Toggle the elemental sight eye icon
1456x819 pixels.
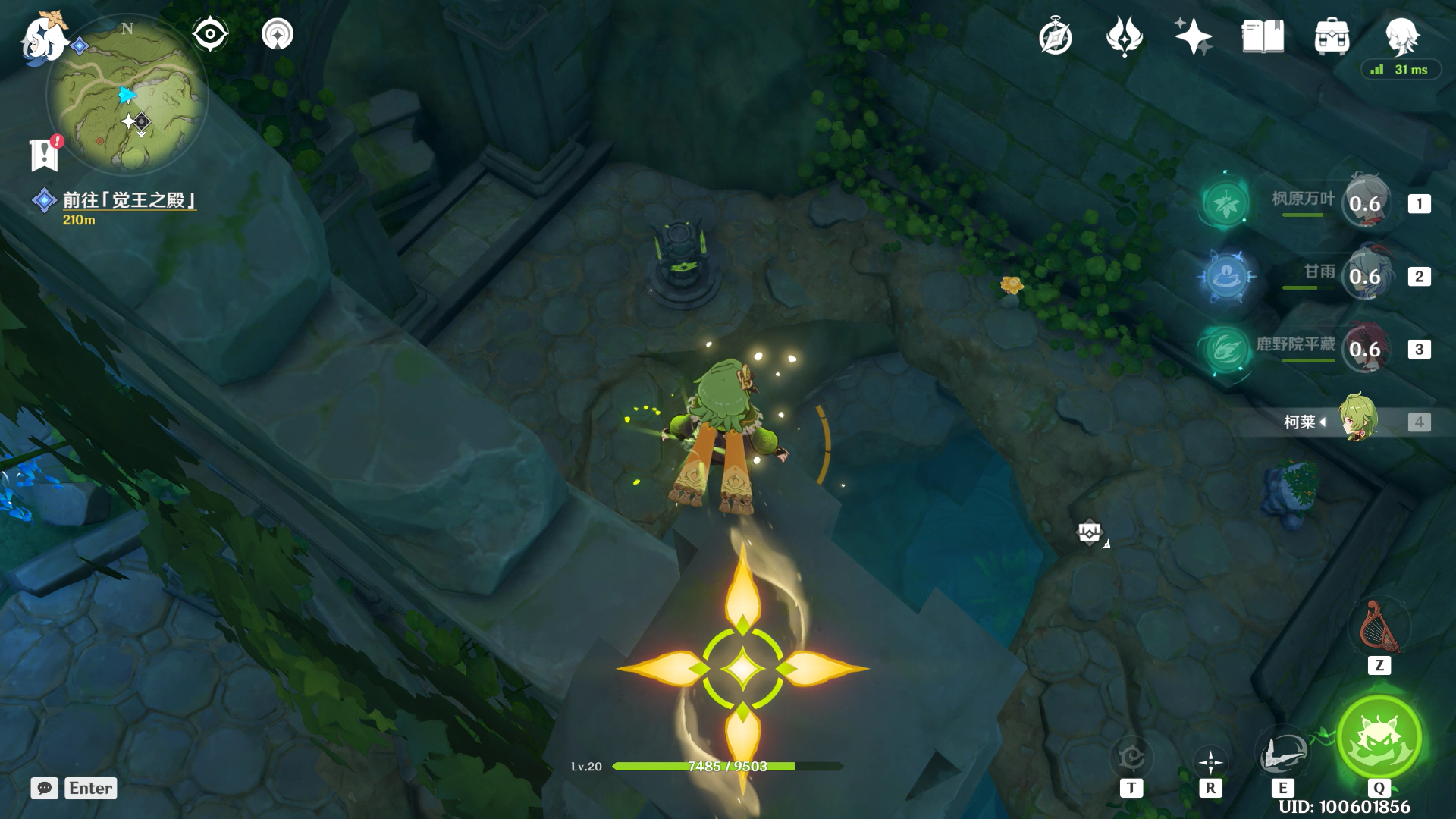click(210, 34)
